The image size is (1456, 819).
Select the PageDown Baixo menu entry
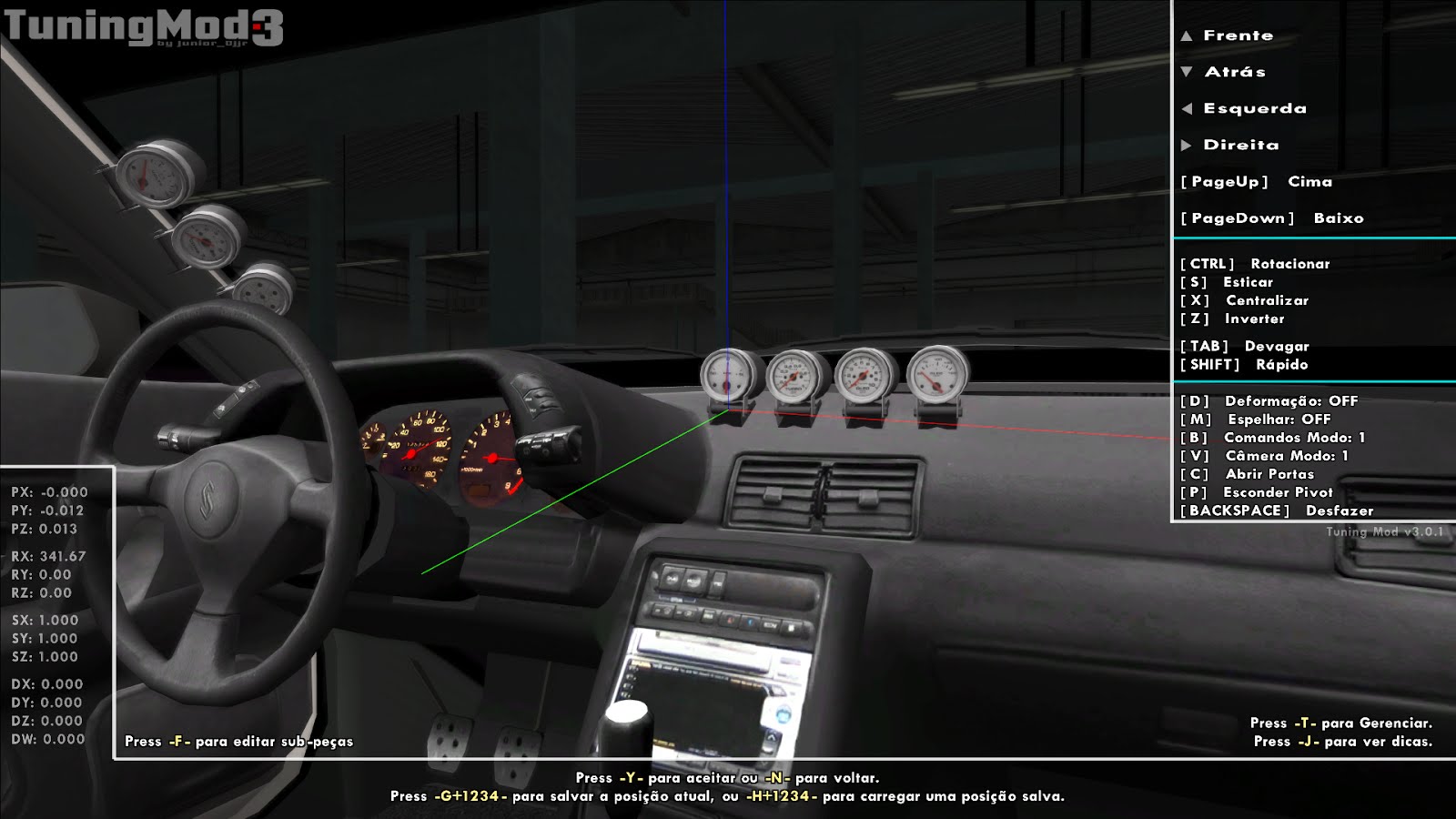tap(1272, 218)
